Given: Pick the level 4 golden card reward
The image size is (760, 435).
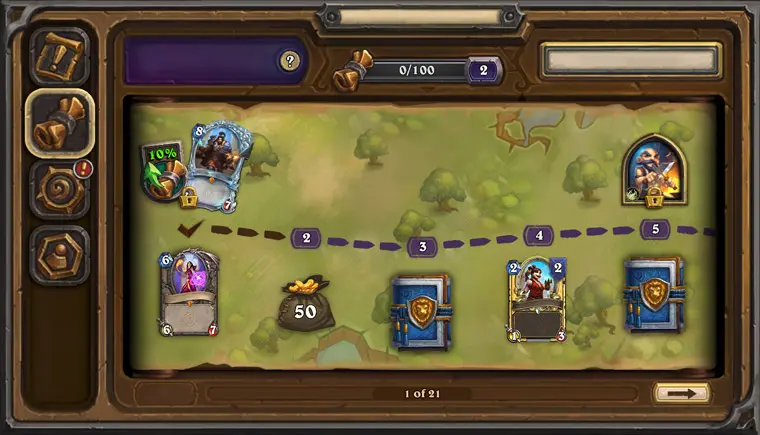Looking at the screenshot, I should [537, 299].
